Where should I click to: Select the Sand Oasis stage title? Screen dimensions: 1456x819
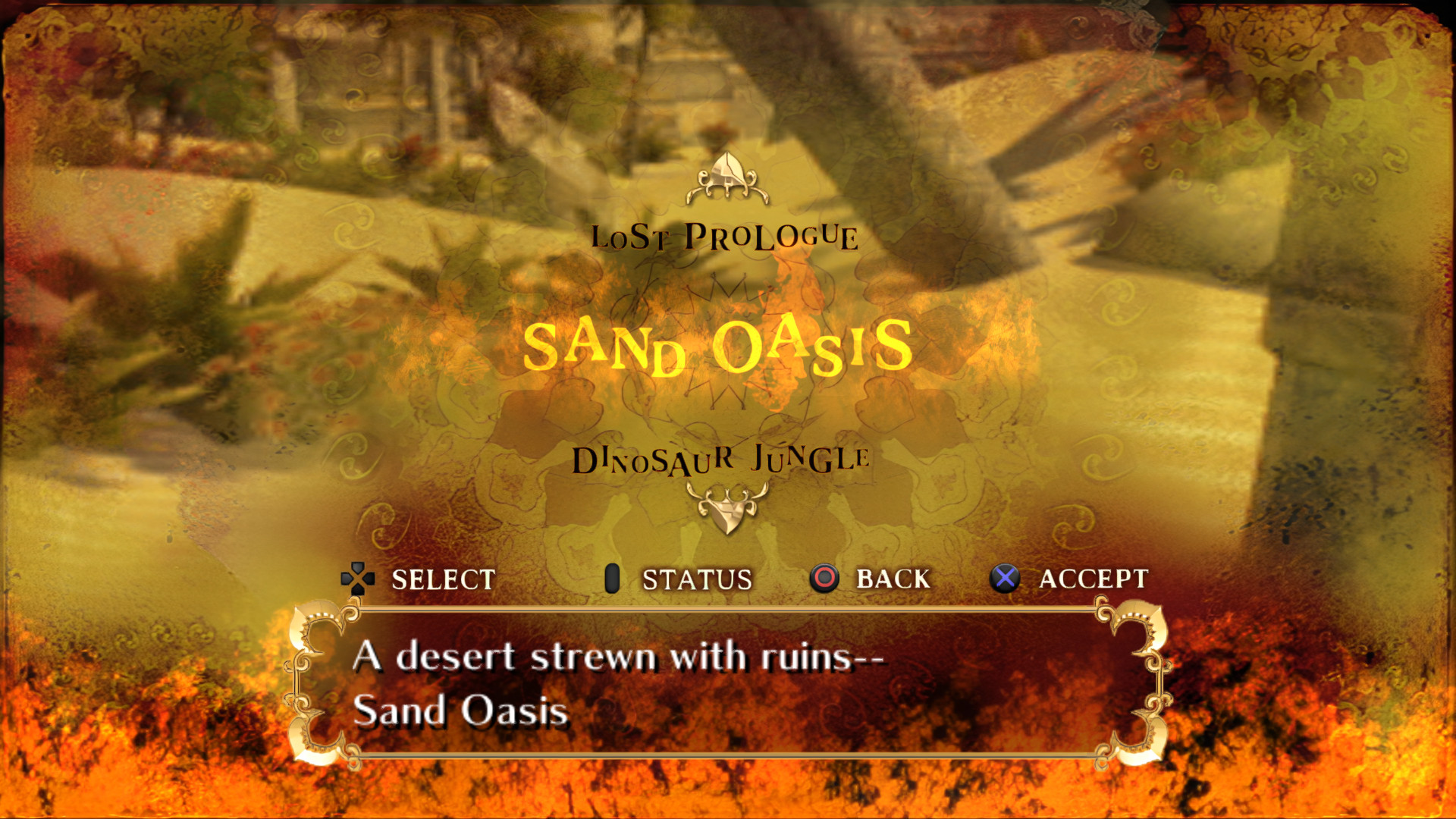720,347
